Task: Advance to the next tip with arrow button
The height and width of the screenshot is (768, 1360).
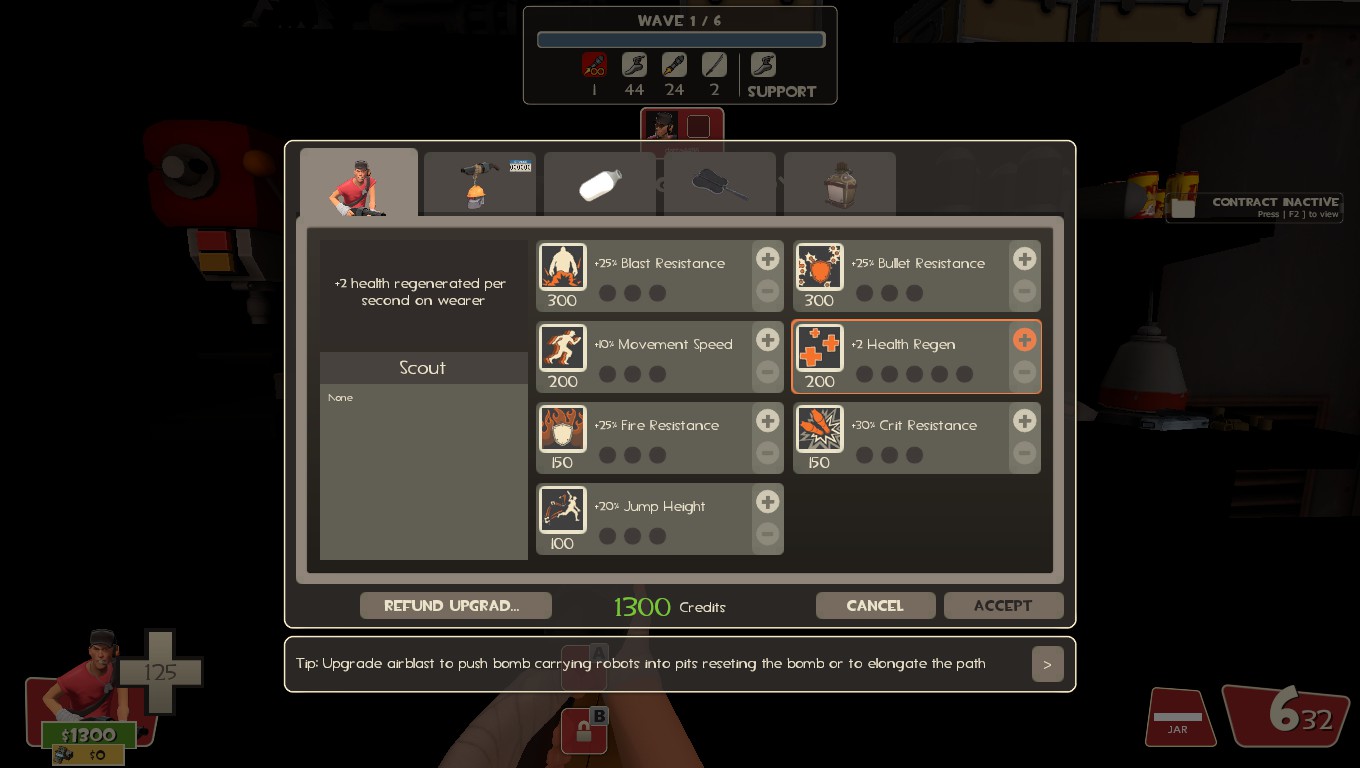Action: click(x=1047, y=663)
